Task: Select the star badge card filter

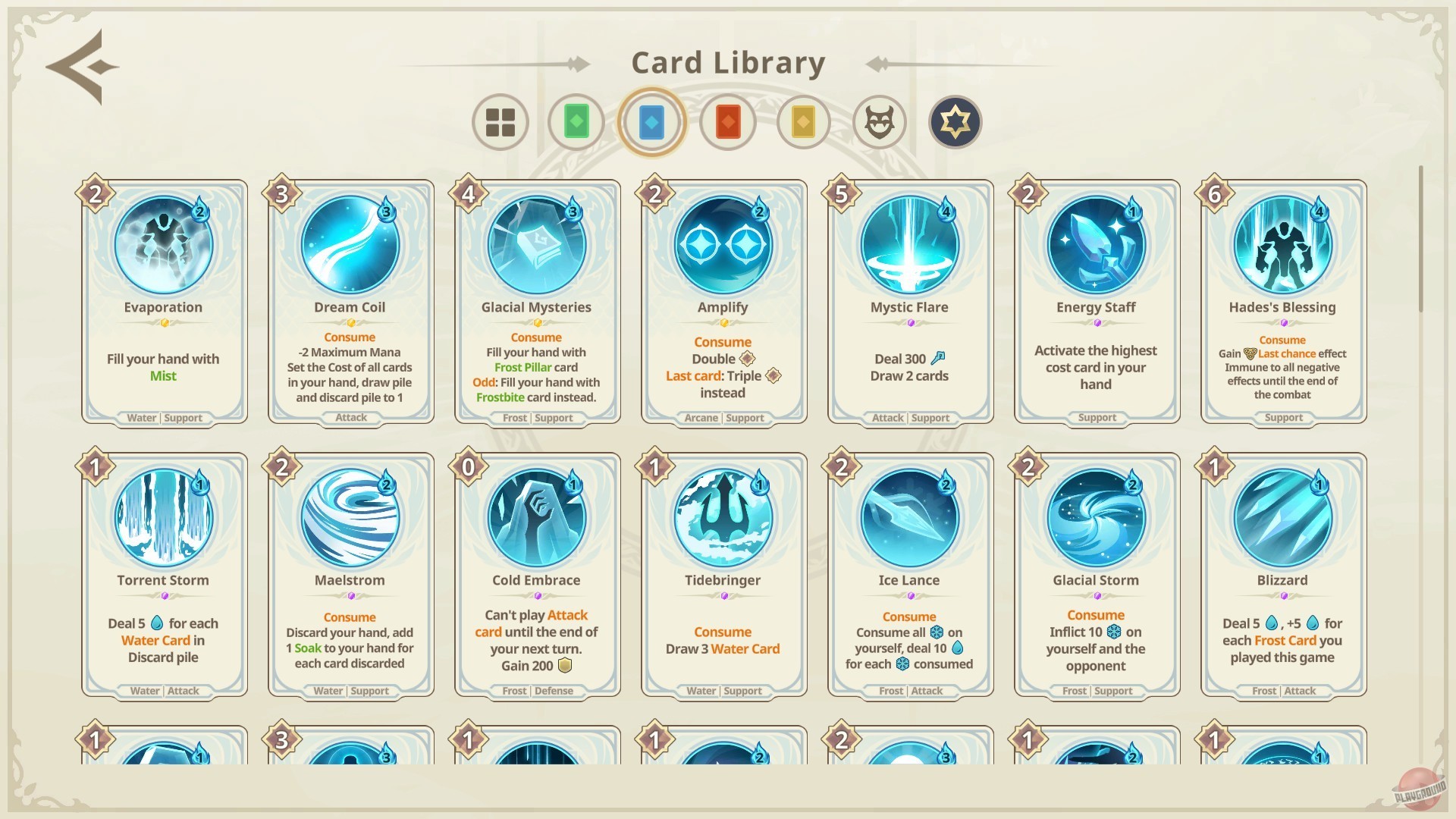Action: click(x=954, y=122)
